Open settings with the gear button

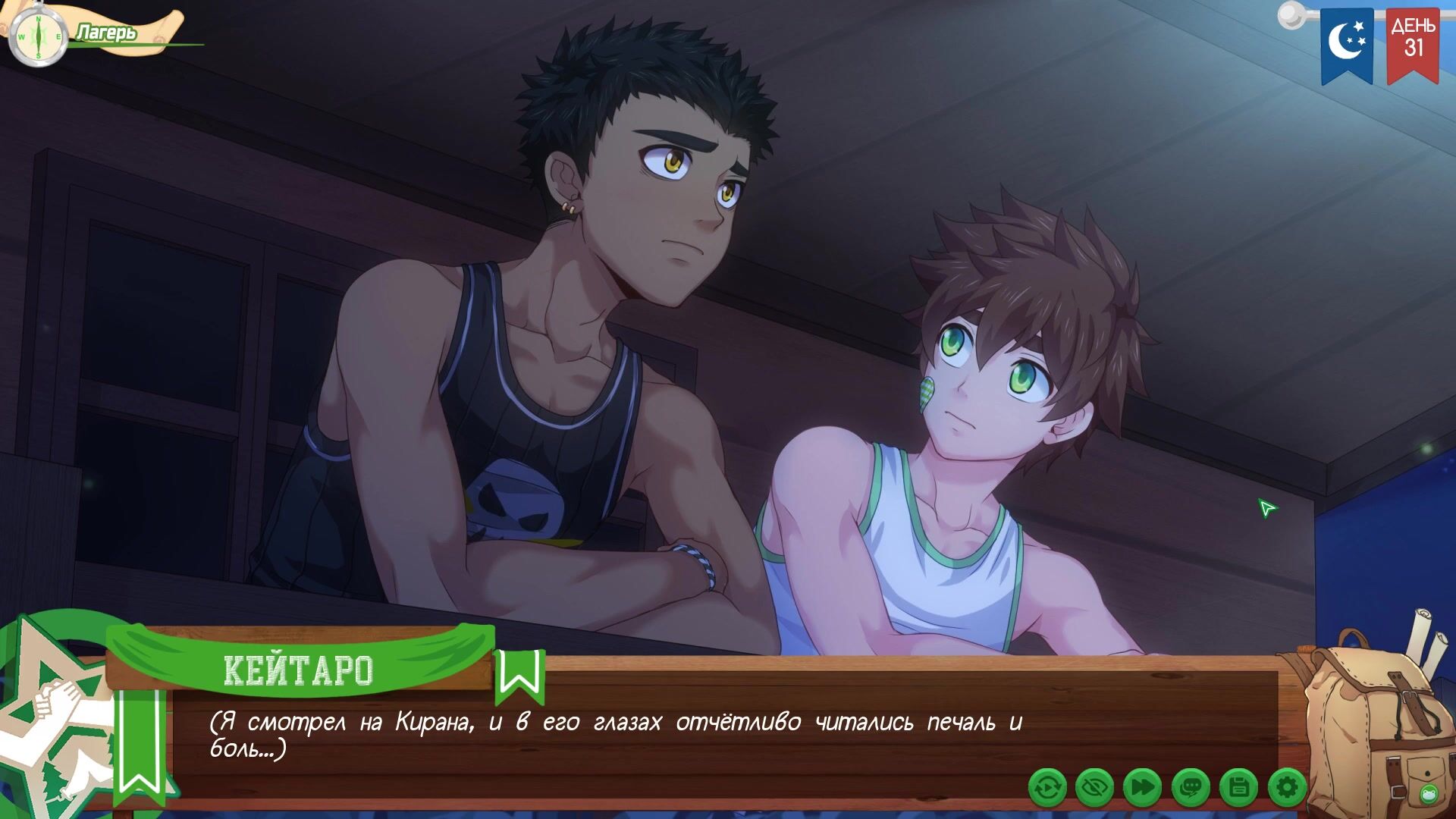(x=1286, y=788)
